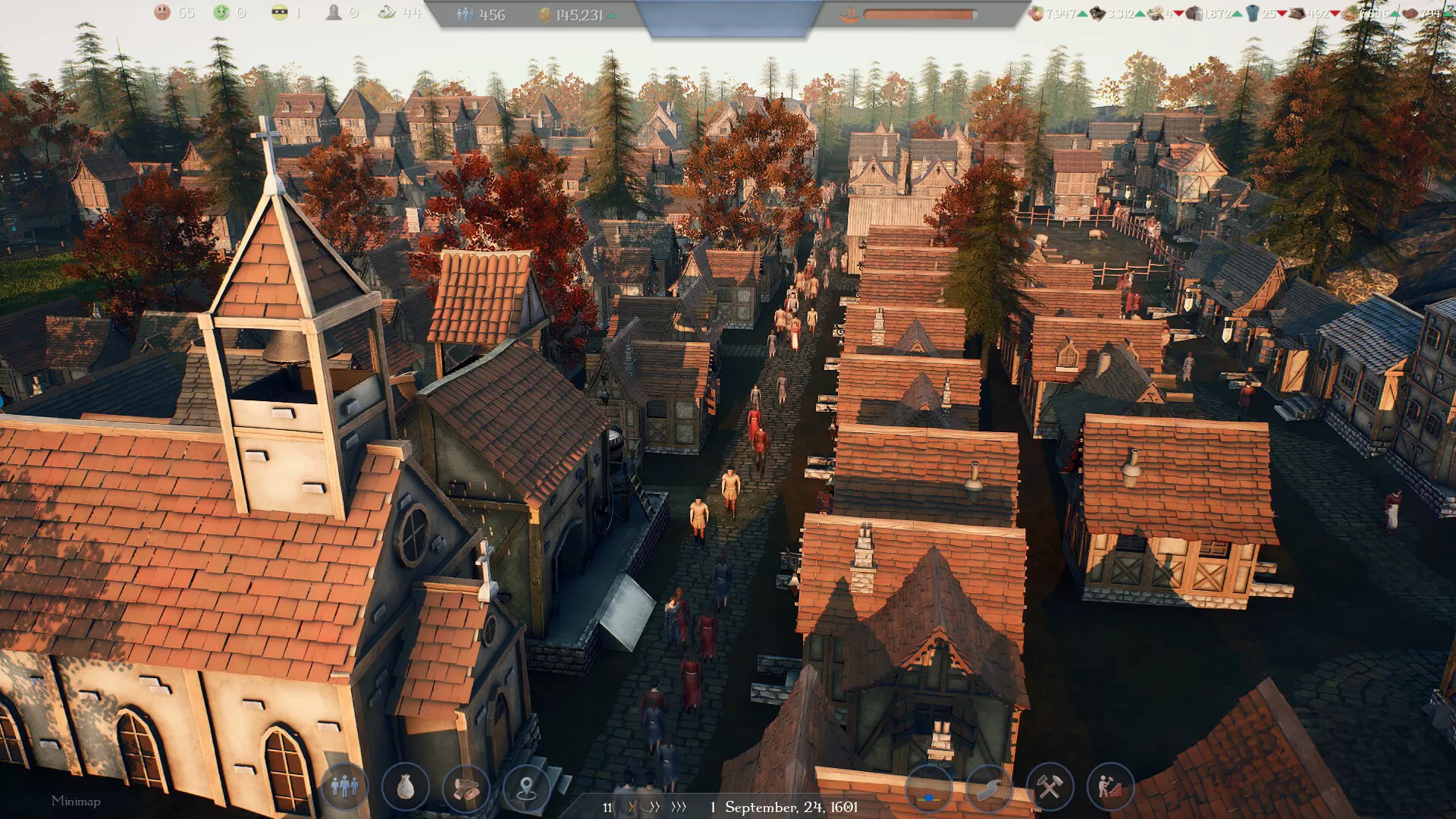This screenshot has width=1456, height=819.
Task: Open the deaths gravestone counter
Action: pos(336,12)
